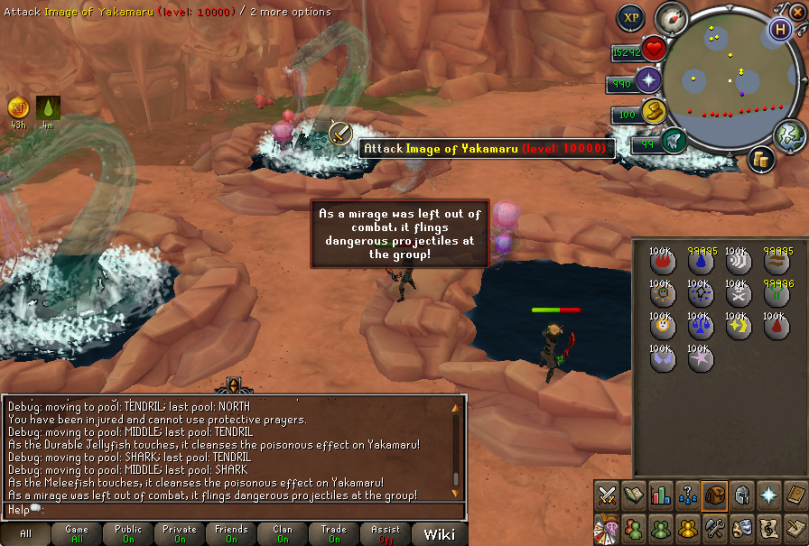Screen dimensions: 809x546
Task: Open the world map globe
Action: click(789, 133)
